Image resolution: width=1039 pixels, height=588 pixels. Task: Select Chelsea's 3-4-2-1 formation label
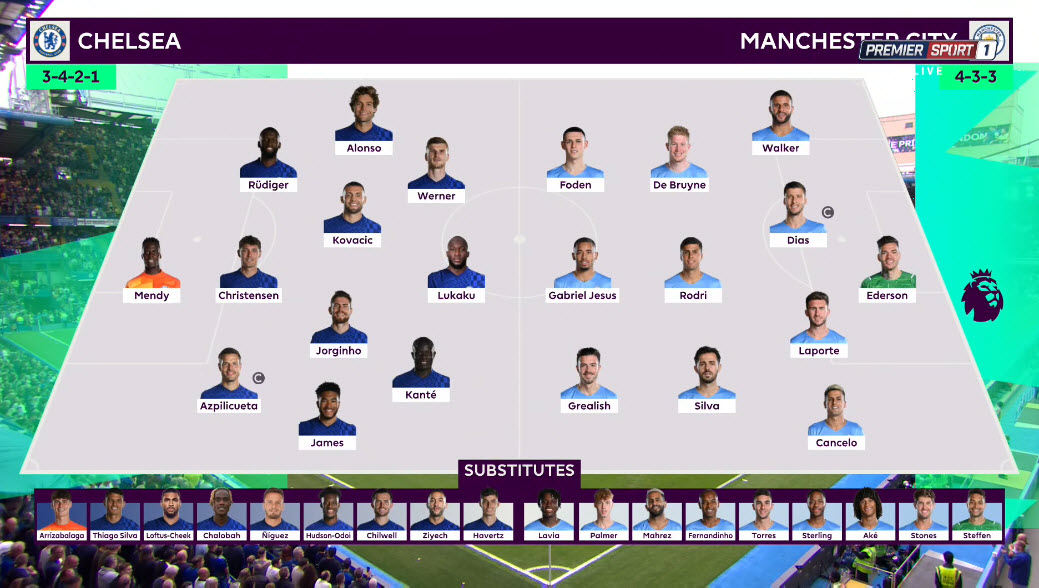72,77
